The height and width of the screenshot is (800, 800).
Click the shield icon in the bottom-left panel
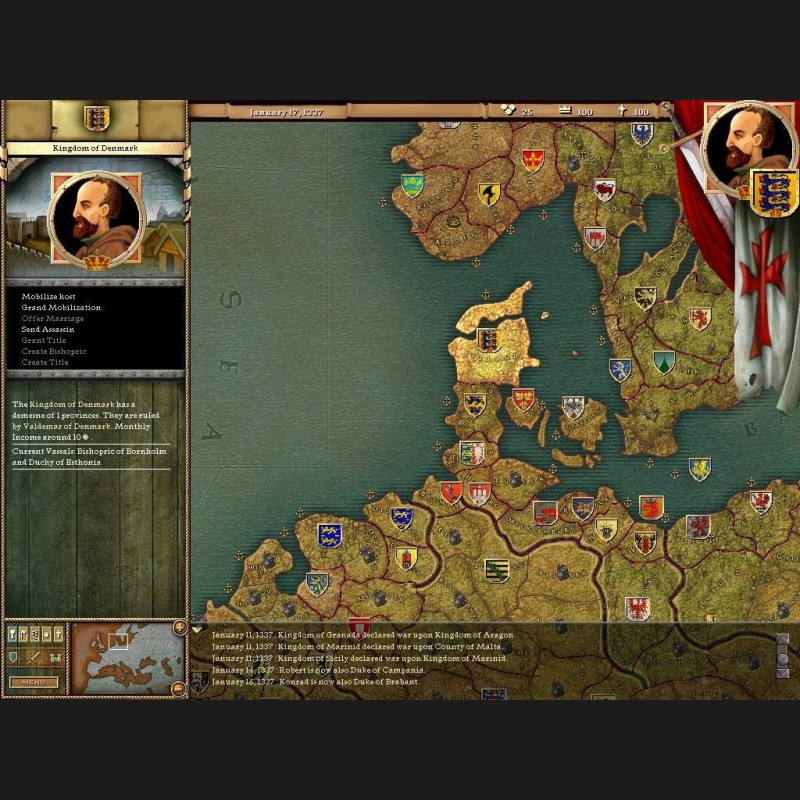14,657
